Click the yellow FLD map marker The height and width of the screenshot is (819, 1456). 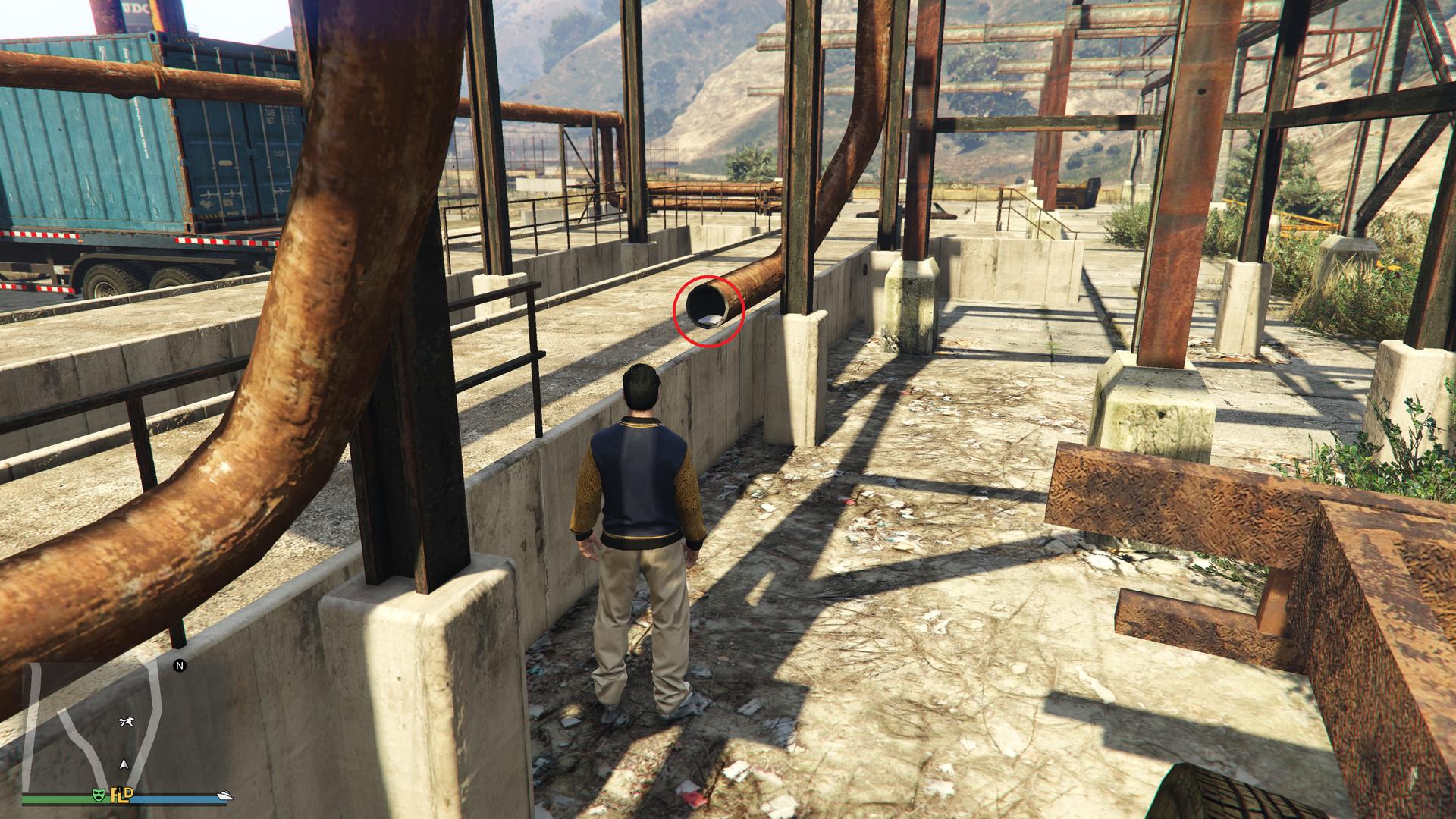[122, 794]
